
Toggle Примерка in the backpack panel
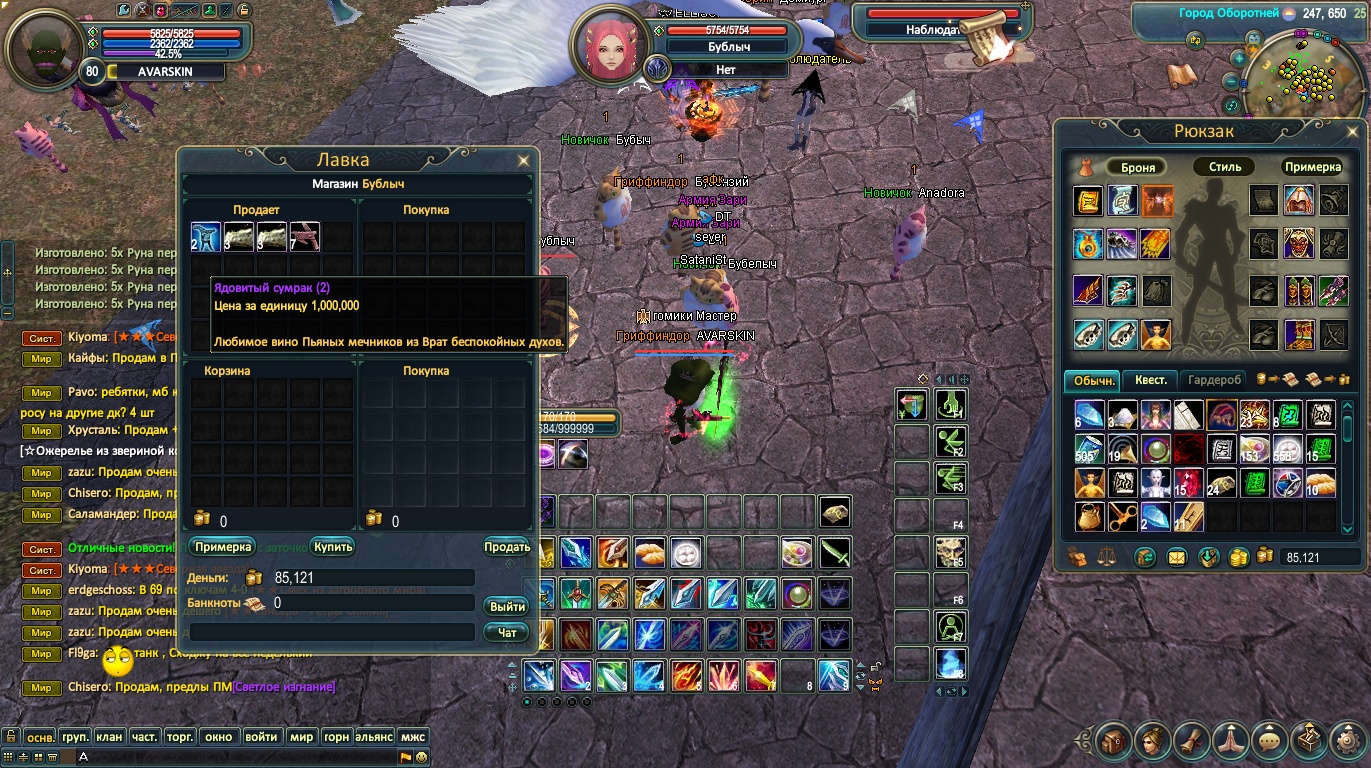(1312, 167)
